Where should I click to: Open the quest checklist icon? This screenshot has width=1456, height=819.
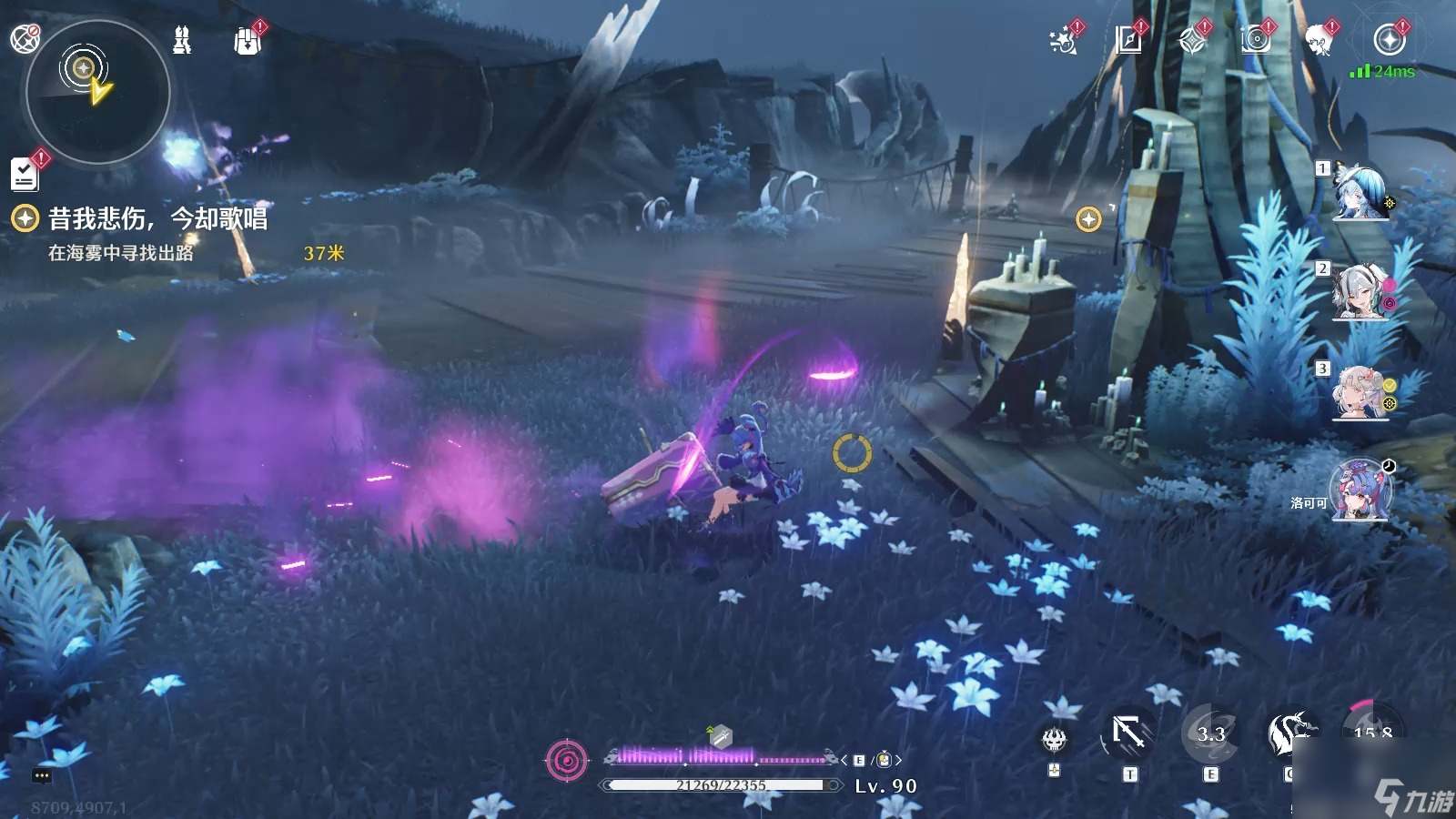click(25, 174)
